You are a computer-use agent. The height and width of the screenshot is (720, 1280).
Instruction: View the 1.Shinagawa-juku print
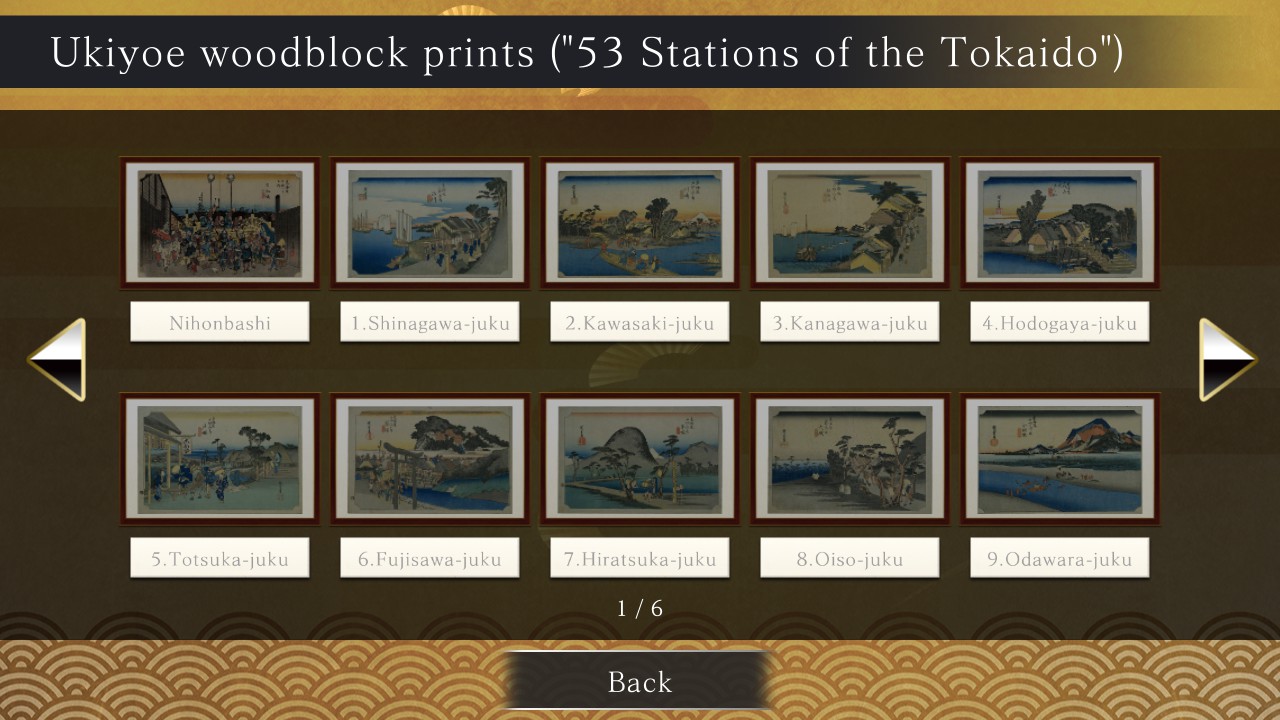coord(429,222)
